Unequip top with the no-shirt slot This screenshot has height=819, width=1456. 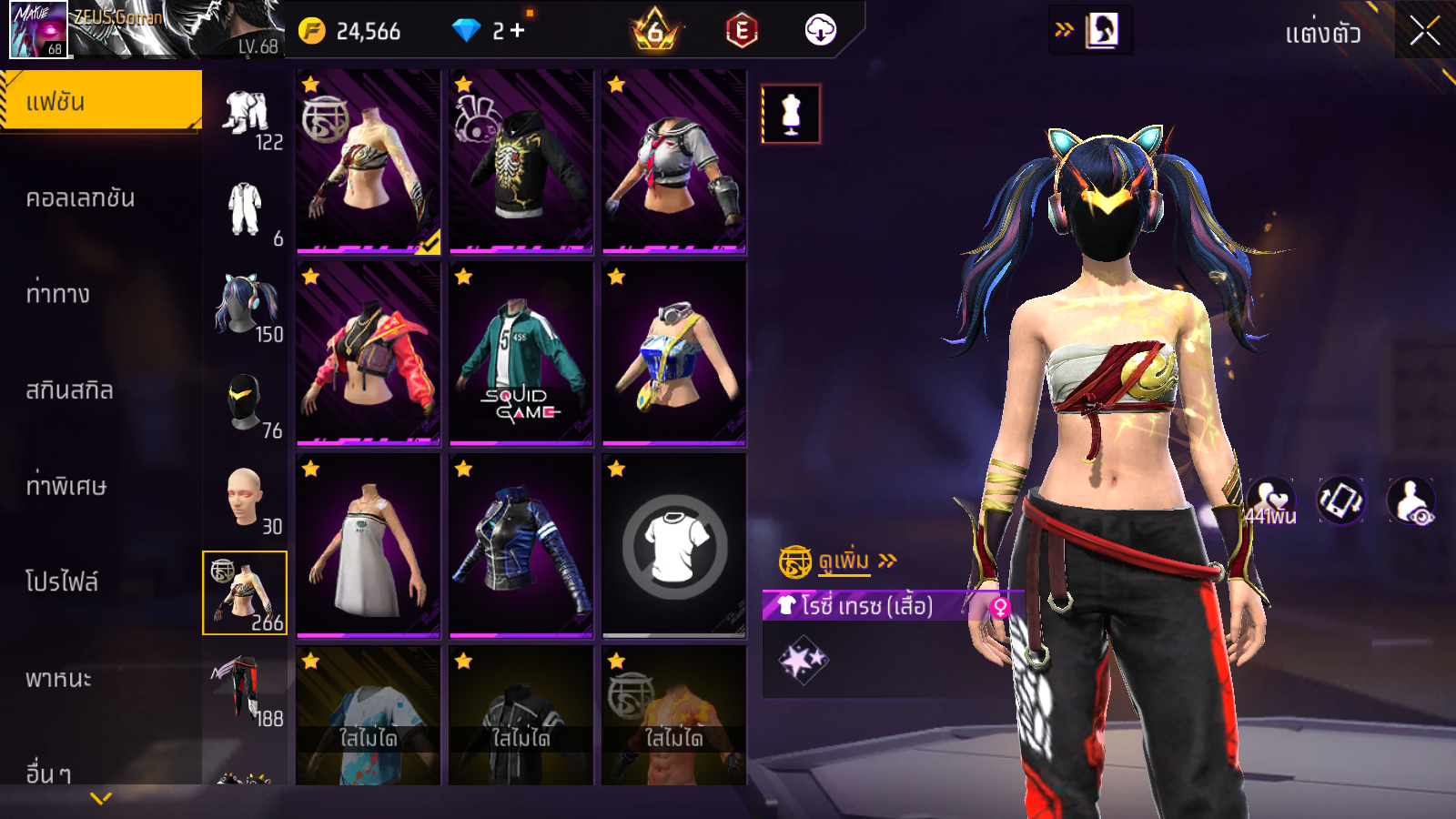[x=674, y=546]
